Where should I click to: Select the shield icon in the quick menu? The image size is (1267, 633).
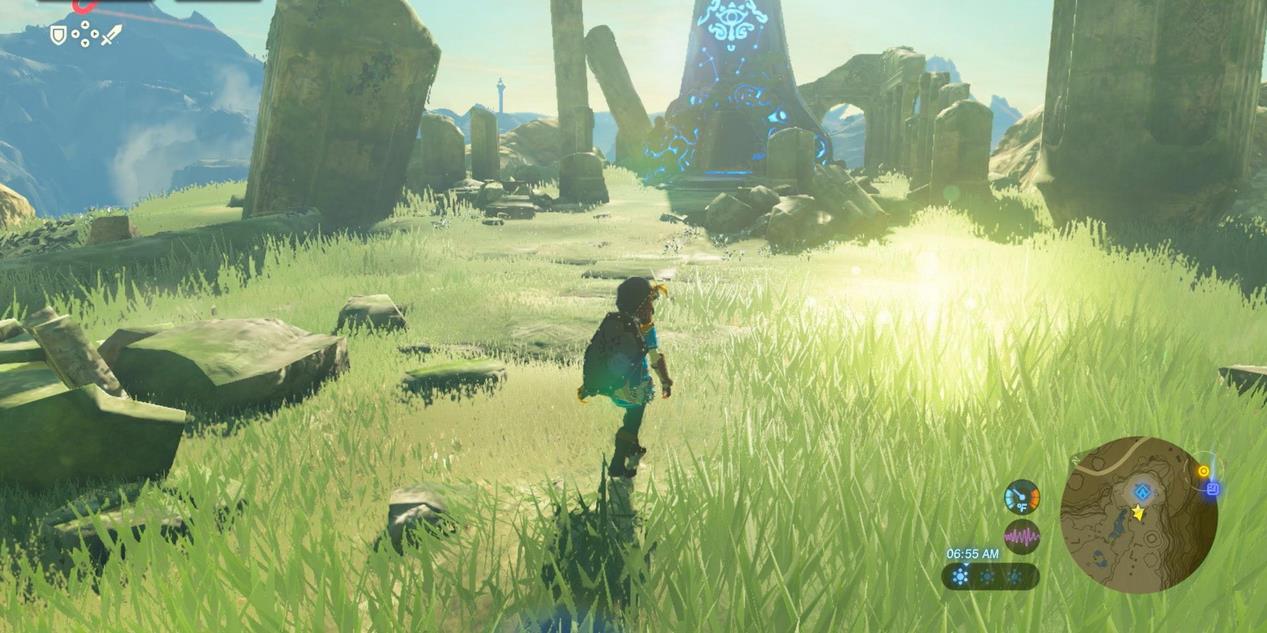coord(59,35)
